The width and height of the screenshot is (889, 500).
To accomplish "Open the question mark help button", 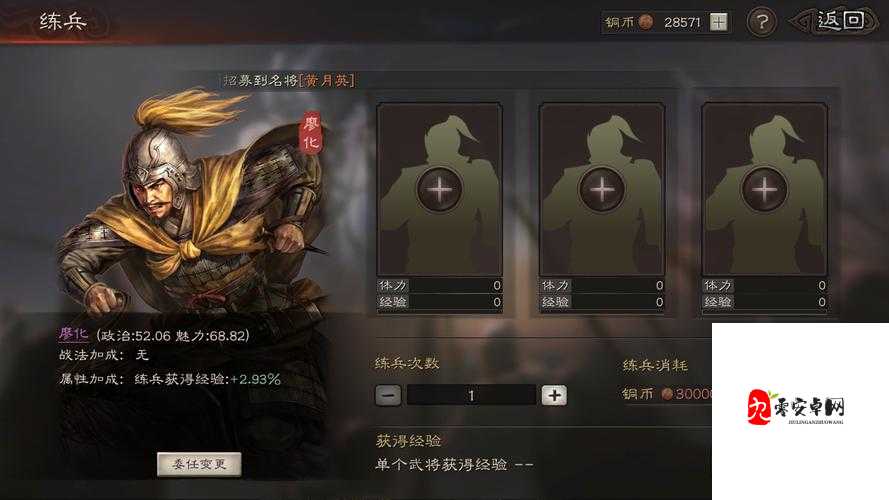I will (x=762, y=21).
